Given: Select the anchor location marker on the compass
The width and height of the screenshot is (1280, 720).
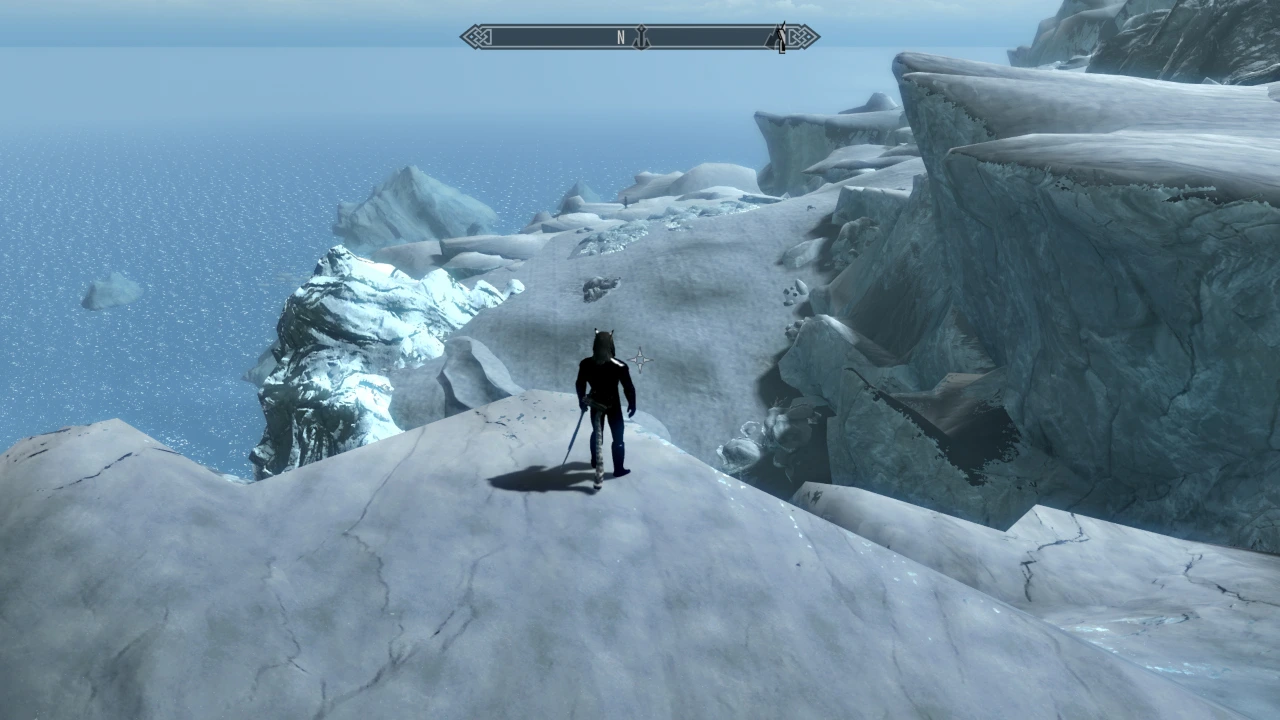Looking at the screenshot, I should click(641, 37).
